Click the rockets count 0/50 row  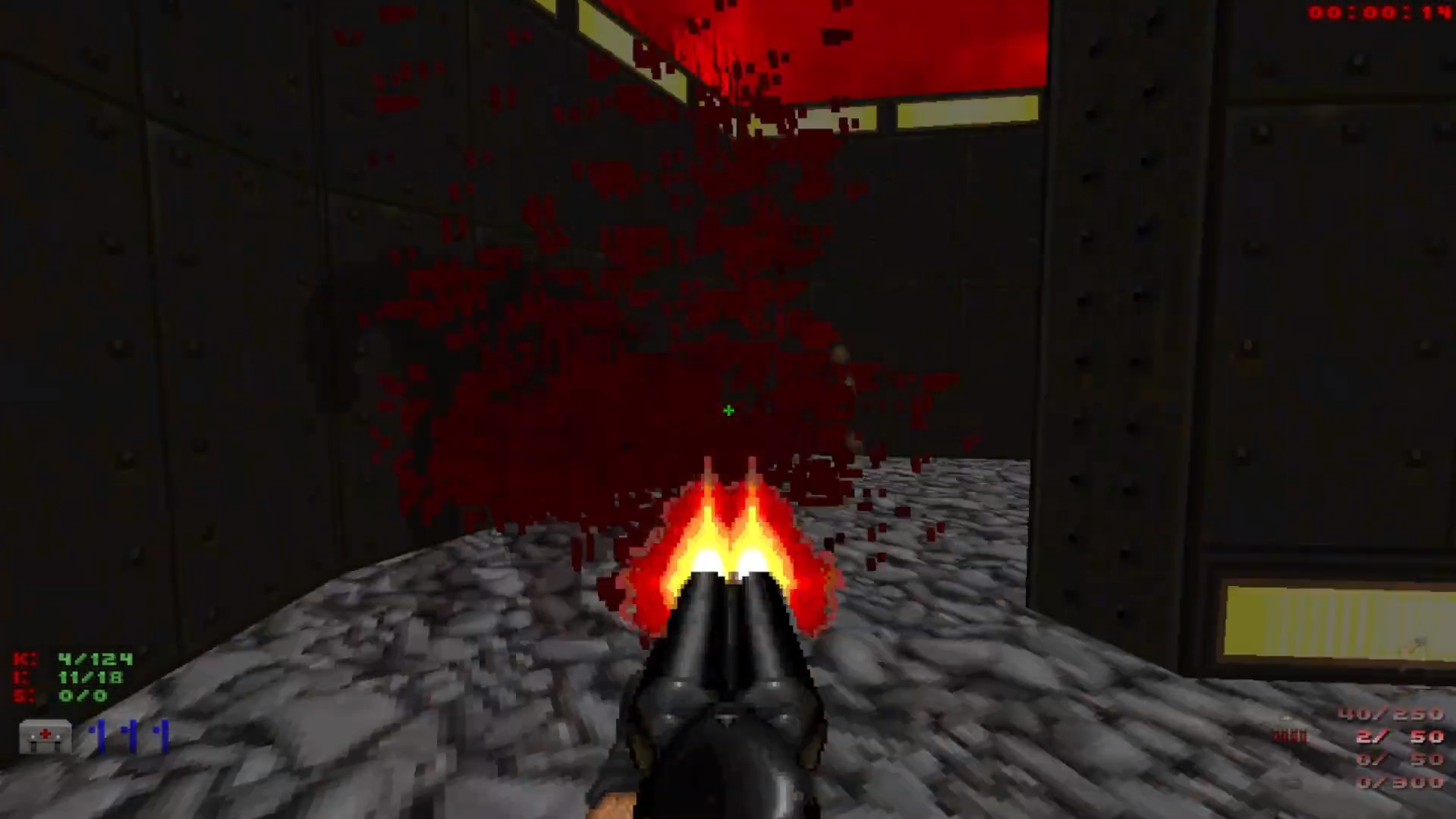(x=1400, y=758)
